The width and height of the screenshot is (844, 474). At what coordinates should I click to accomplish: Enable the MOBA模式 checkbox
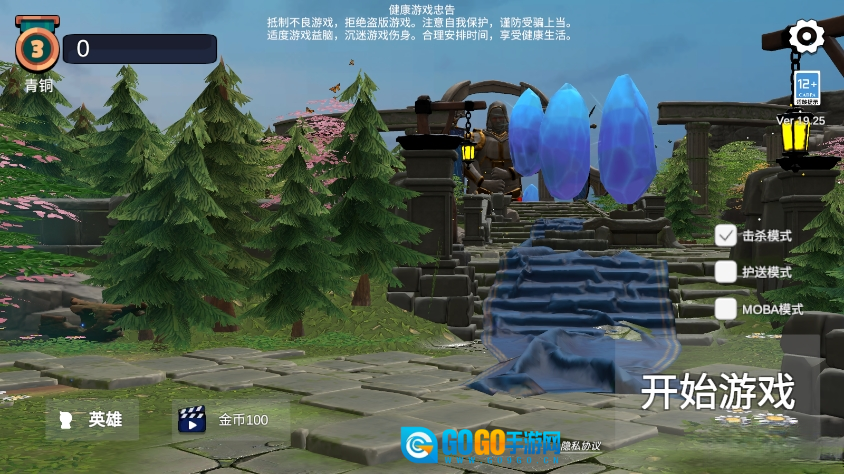tap(726, 309)
